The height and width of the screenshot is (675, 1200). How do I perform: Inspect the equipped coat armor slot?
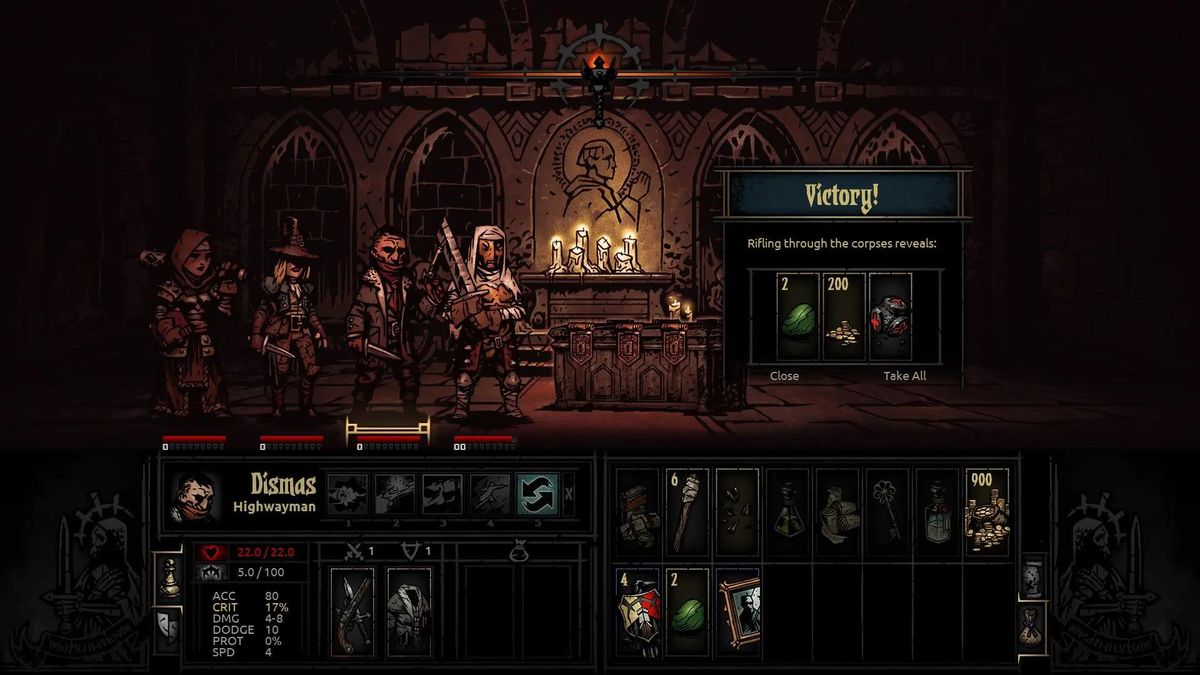[x=408, y=612]
